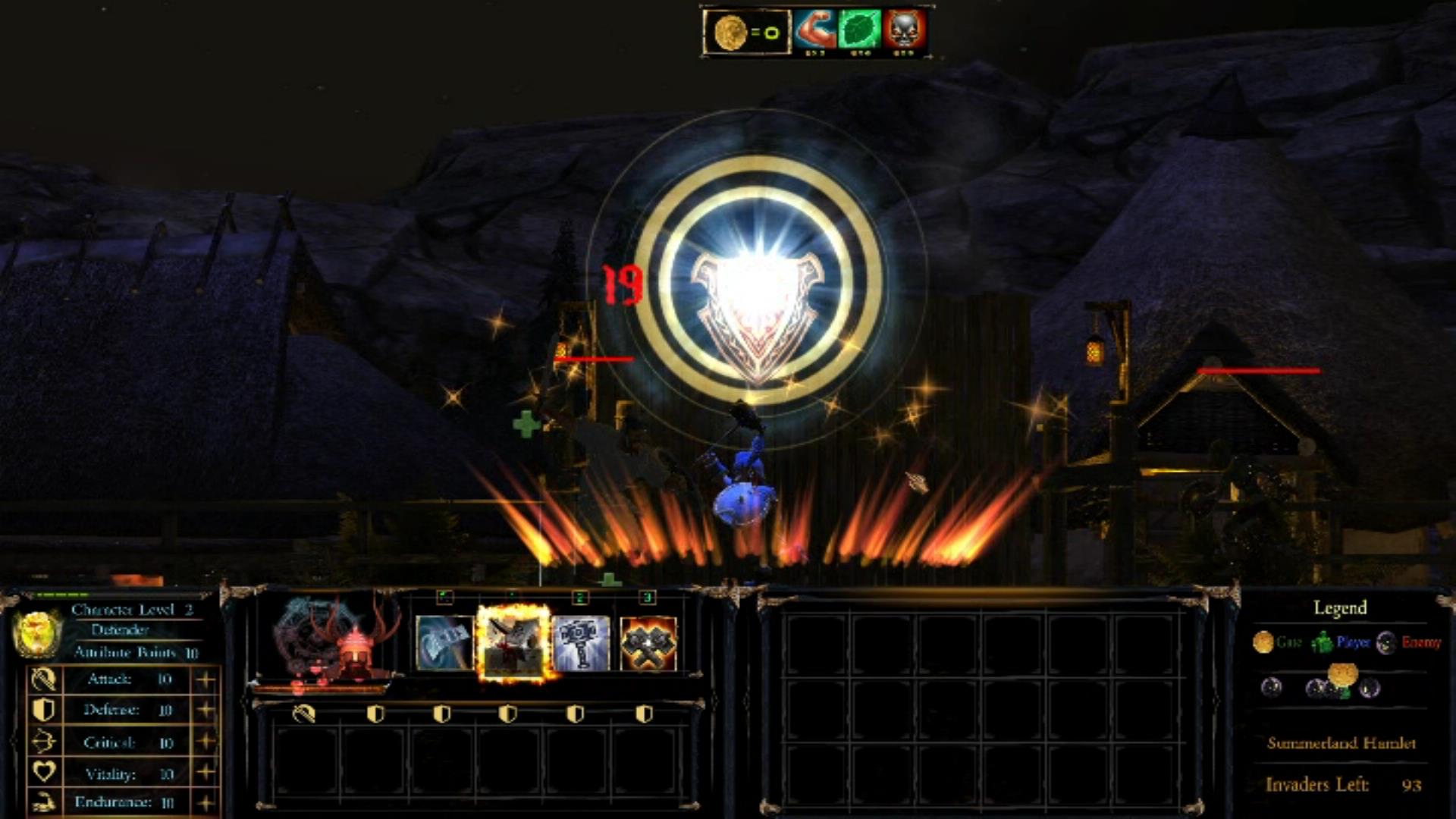Trigger the crossed hammers ability
The width and height of the screenshot is (1456, 819).
click(648, 643)
